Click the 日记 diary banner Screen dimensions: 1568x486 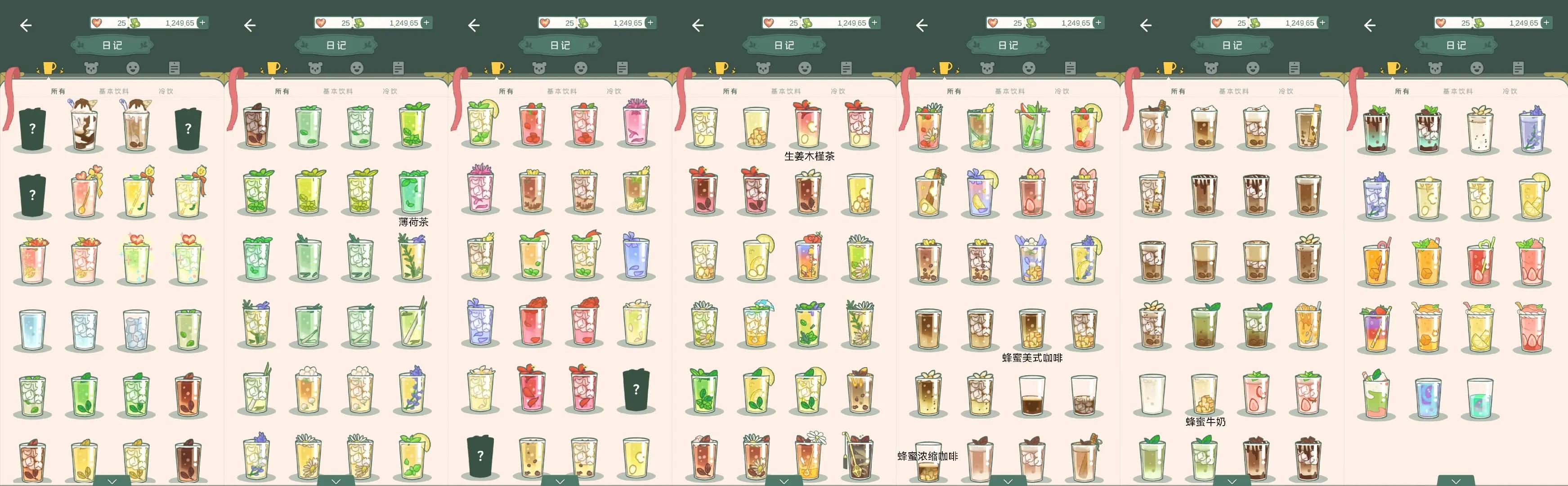(x=112, y=45)
